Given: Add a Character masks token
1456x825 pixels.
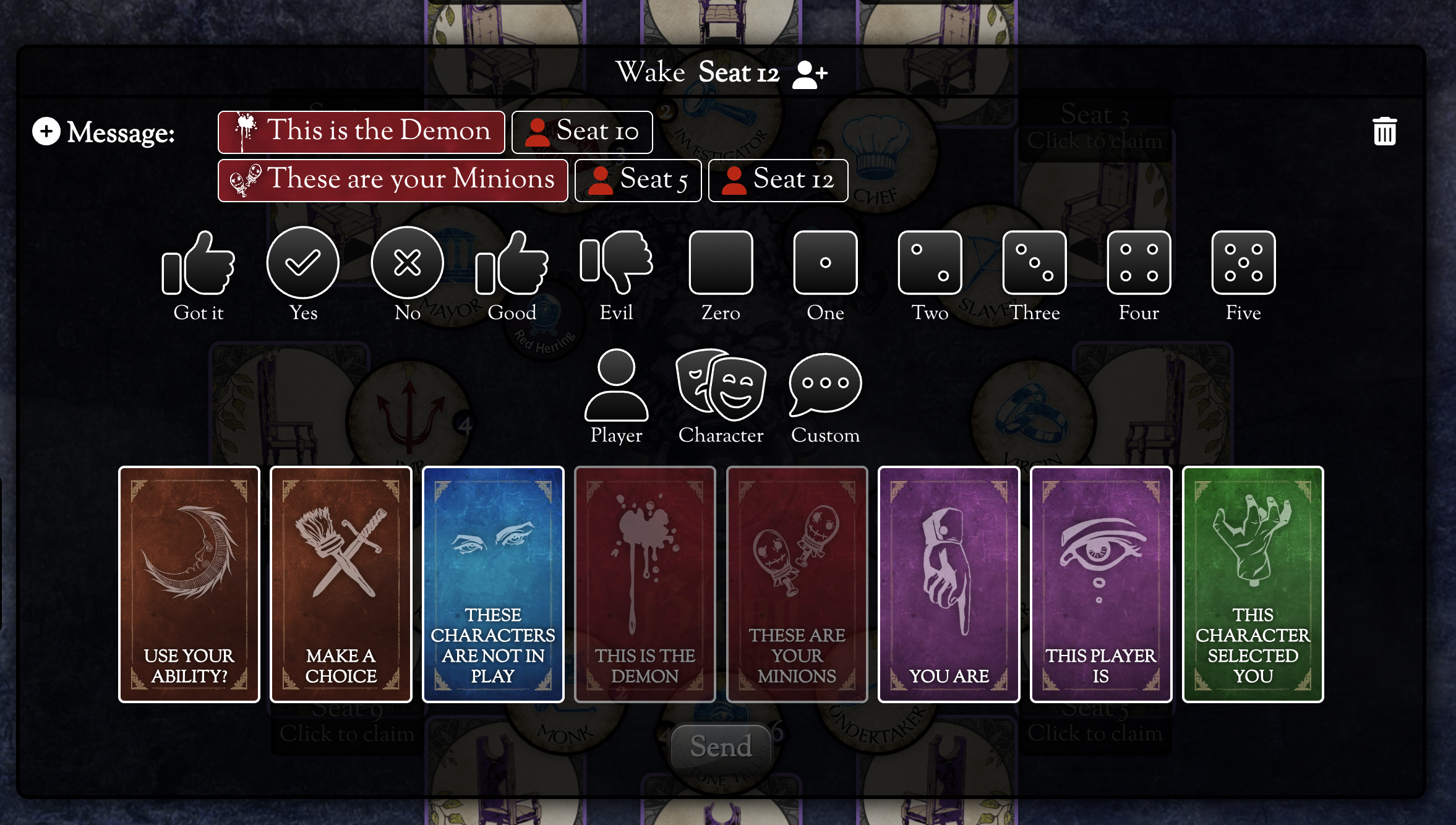Looking at the screenshot, I should 721,386.
